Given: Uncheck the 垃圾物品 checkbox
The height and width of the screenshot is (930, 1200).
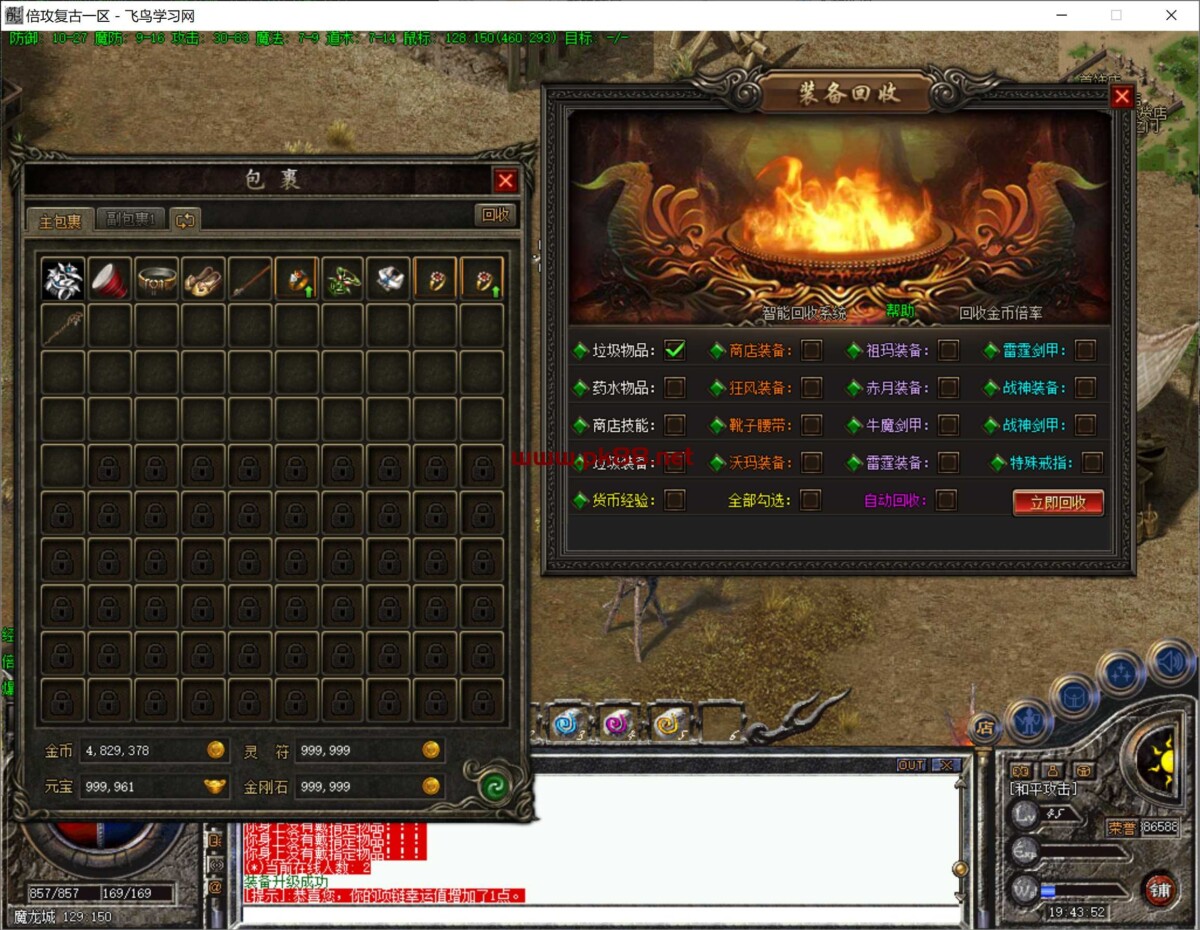Looking at the screenshot, I should point(675,350).
